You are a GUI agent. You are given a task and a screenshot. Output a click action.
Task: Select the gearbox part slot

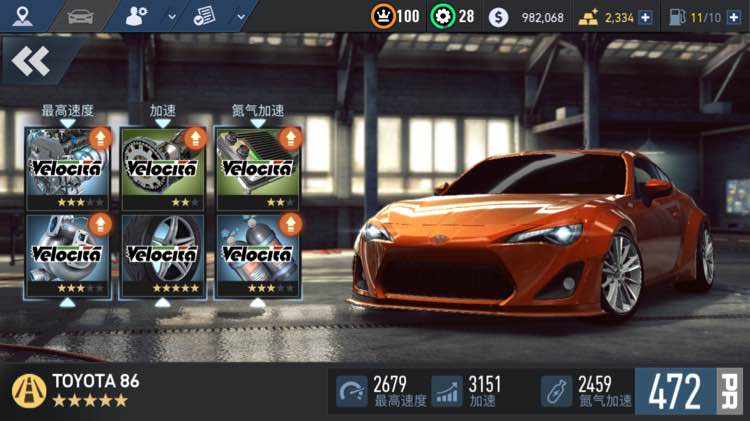162,168
